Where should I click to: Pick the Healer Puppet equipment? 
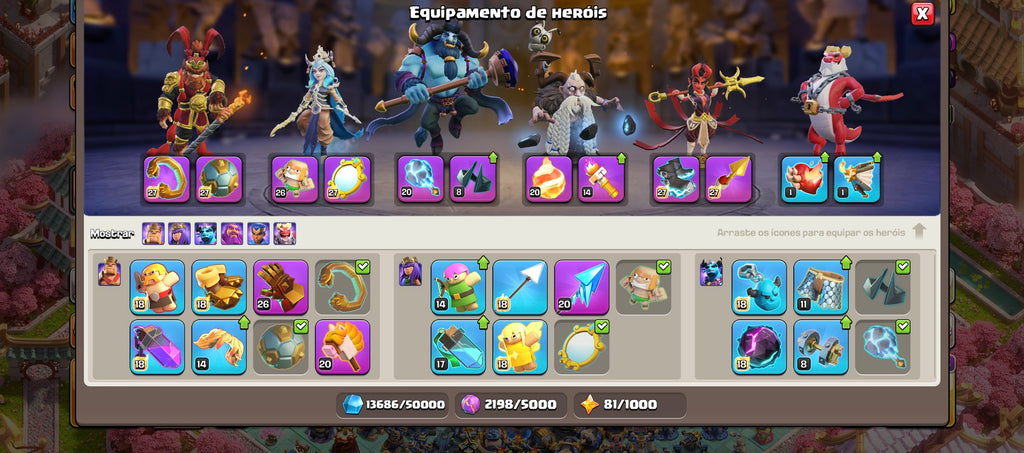519,347
